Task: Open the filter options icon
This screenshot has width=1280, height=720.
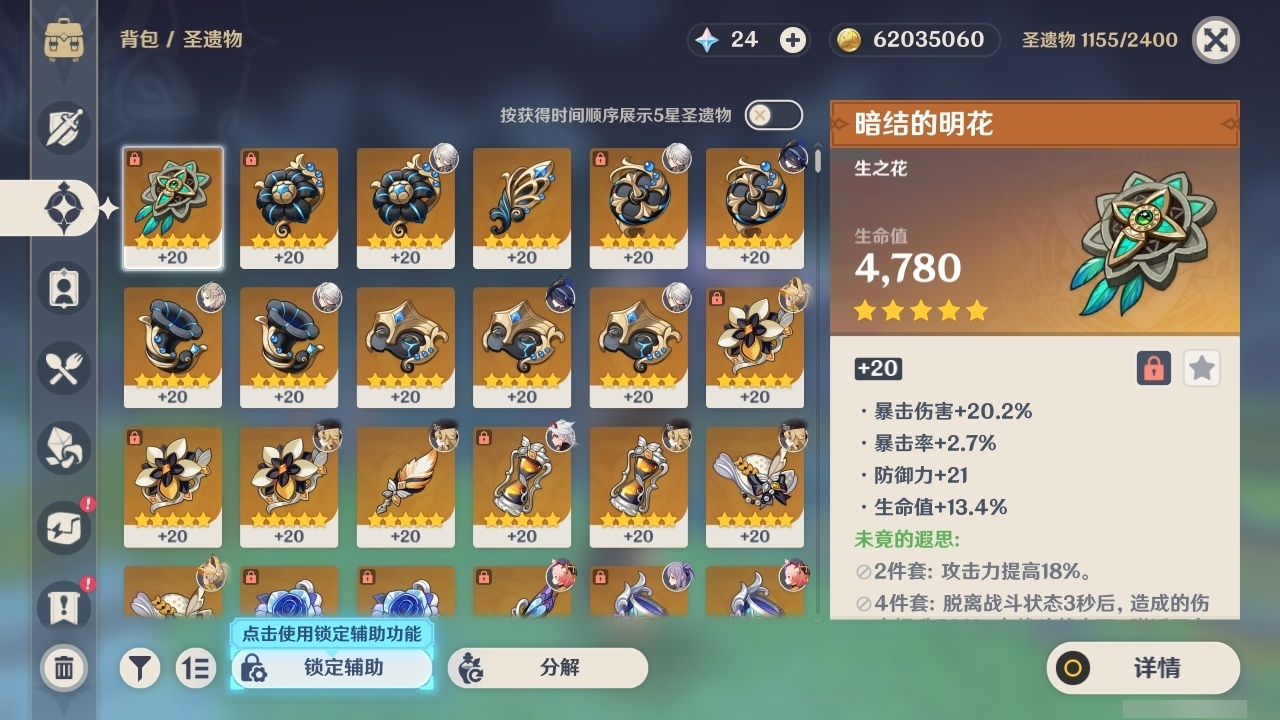Action: [x=140, y=668]
